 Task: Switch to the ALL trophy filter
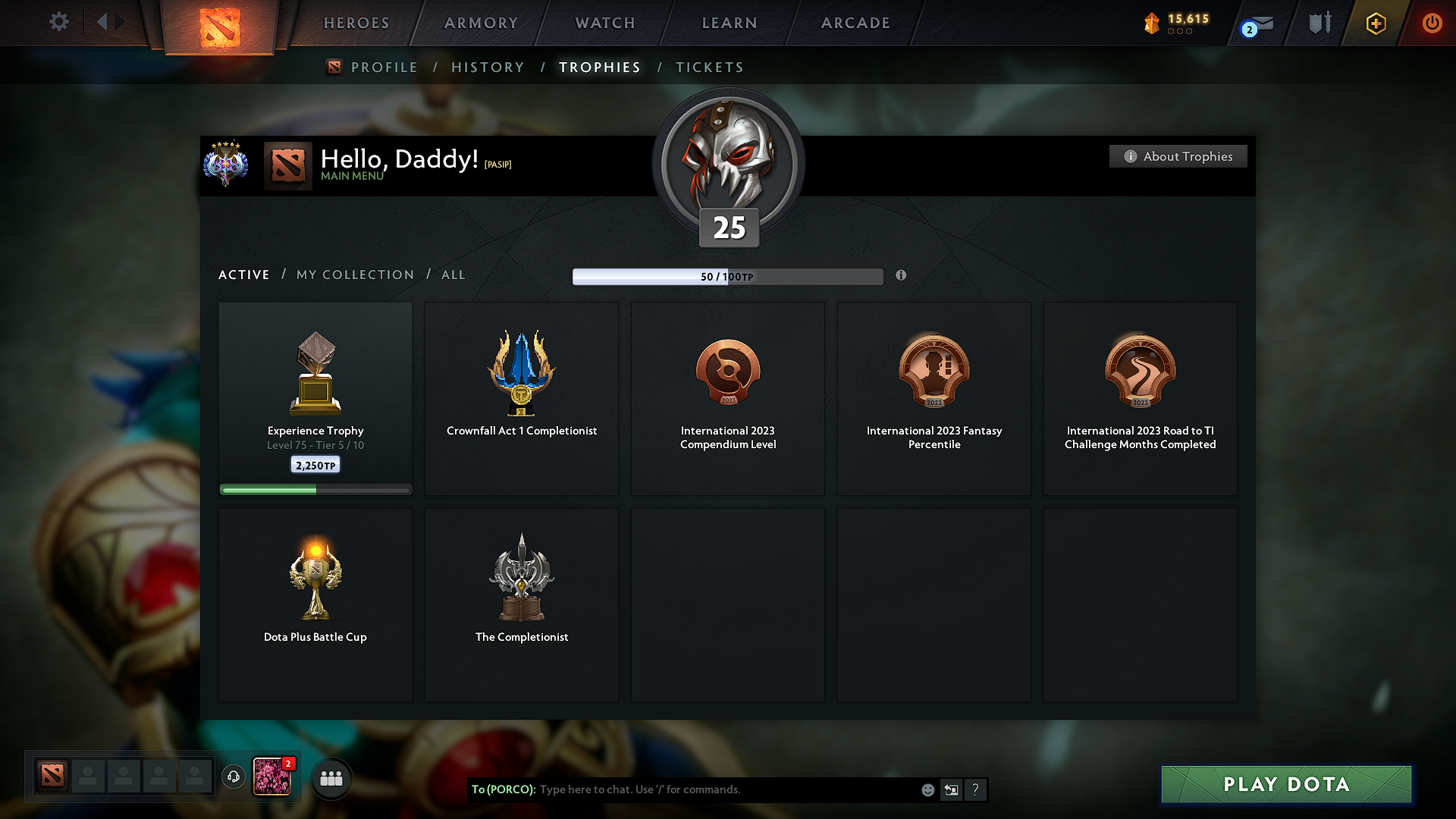(453, 275)
